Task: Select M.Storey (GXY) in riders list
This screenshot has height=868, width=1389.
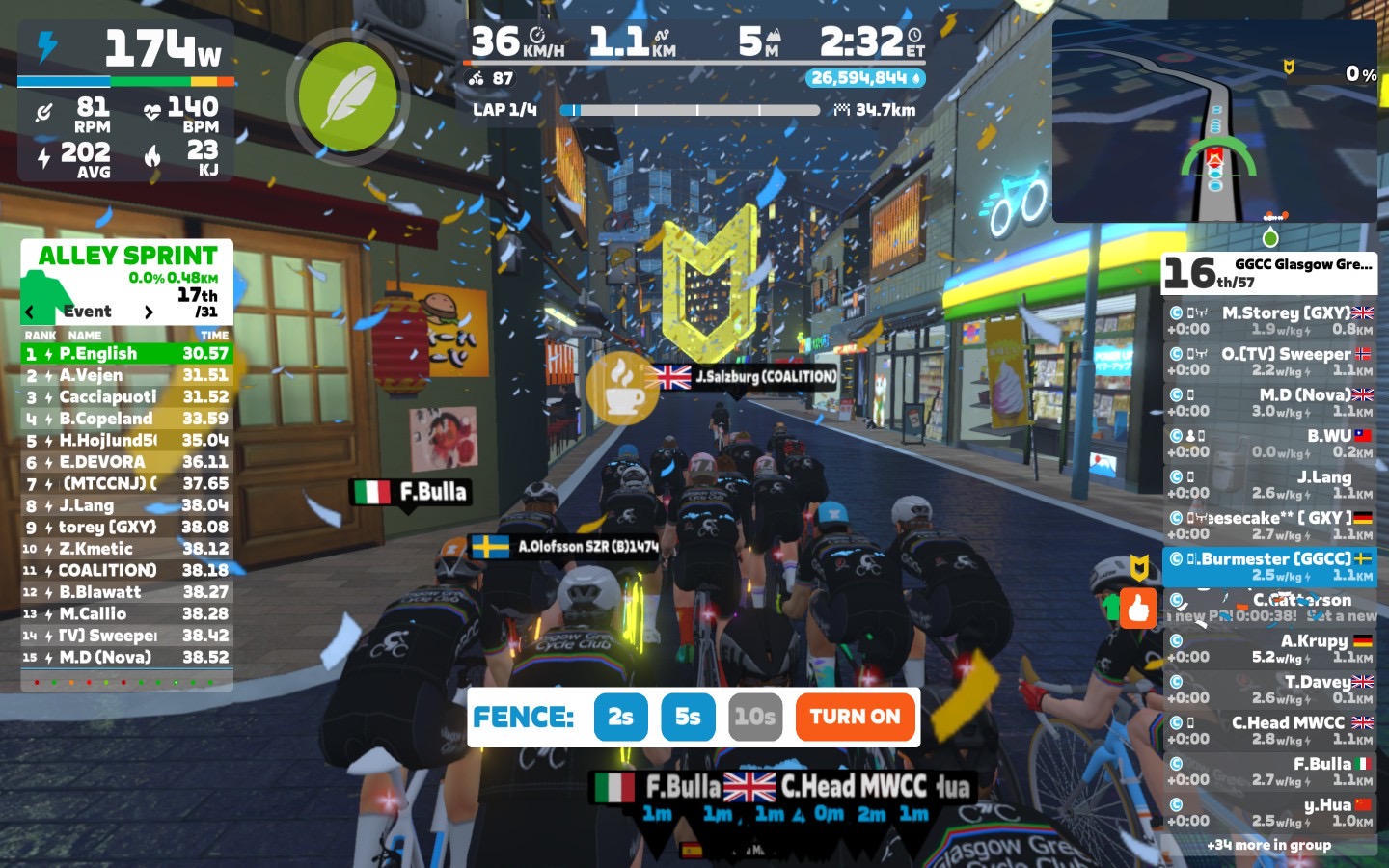Action: tap(1269, 320)
